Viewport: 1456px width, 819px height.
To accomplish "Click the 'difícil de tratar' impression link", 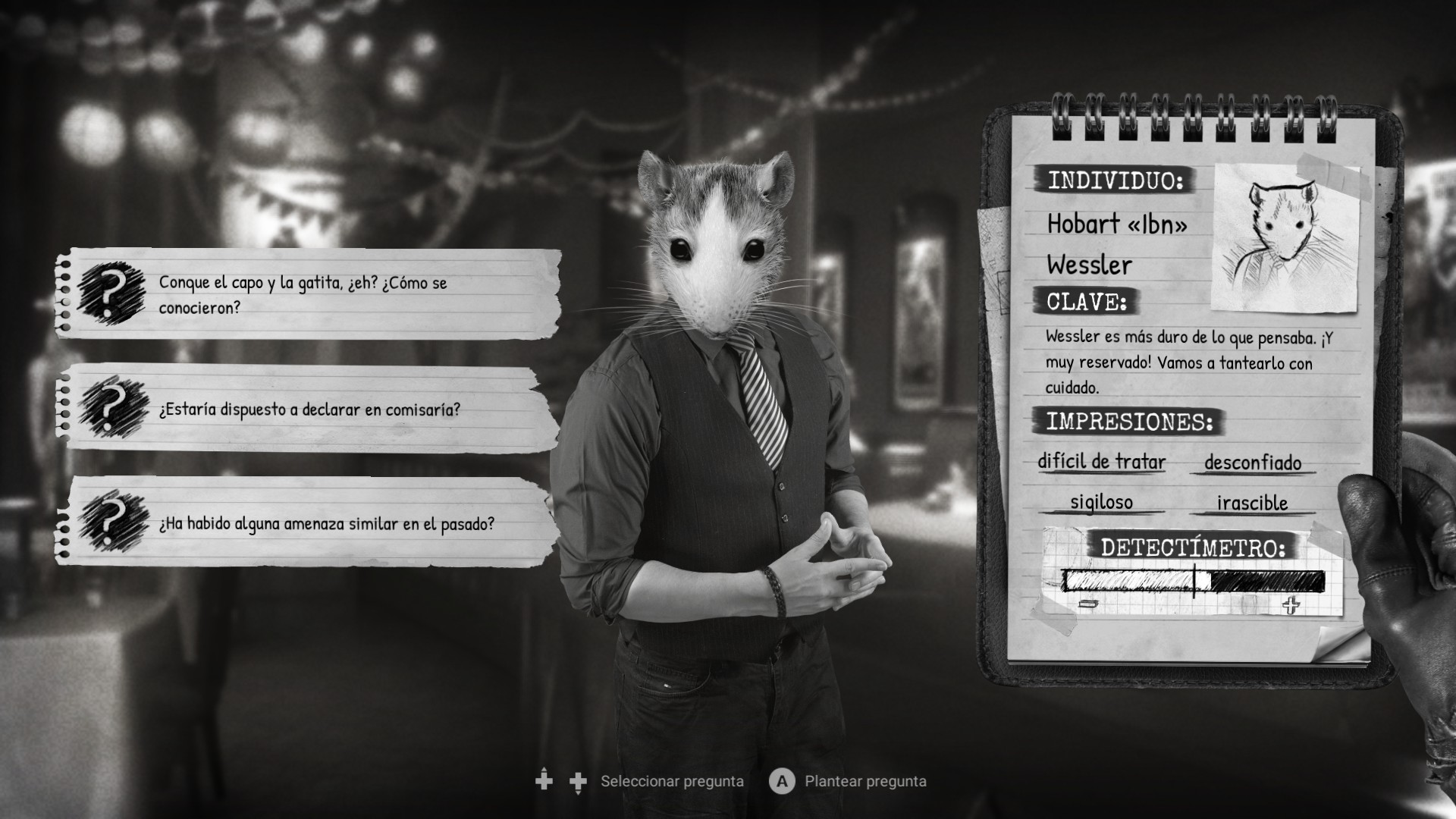I will [x=1103, y=463].
